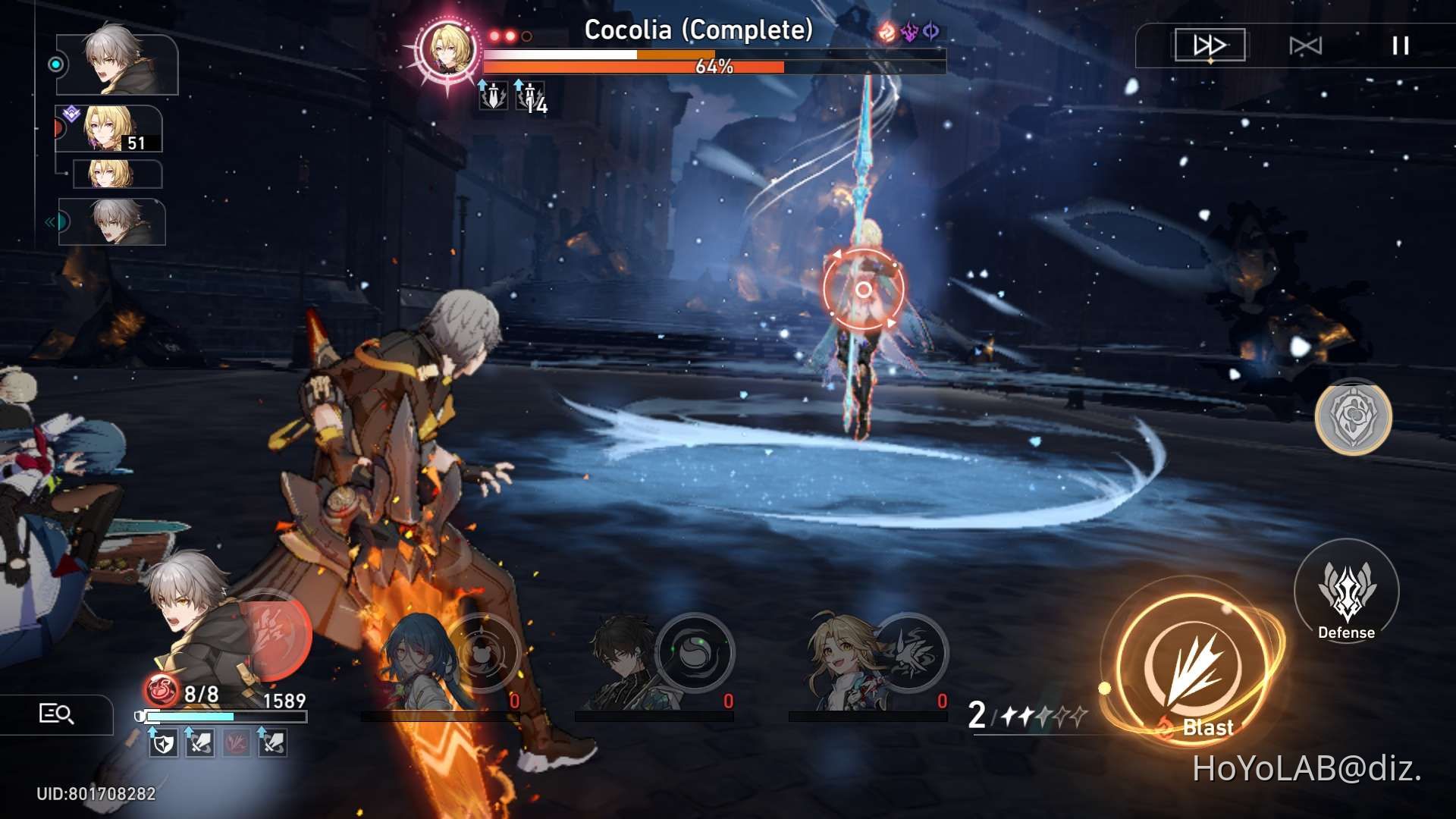Inspect the attack-up buff under Cocolia's HP bar
This screenshot has width=1456, height=819.
point(493,96)
